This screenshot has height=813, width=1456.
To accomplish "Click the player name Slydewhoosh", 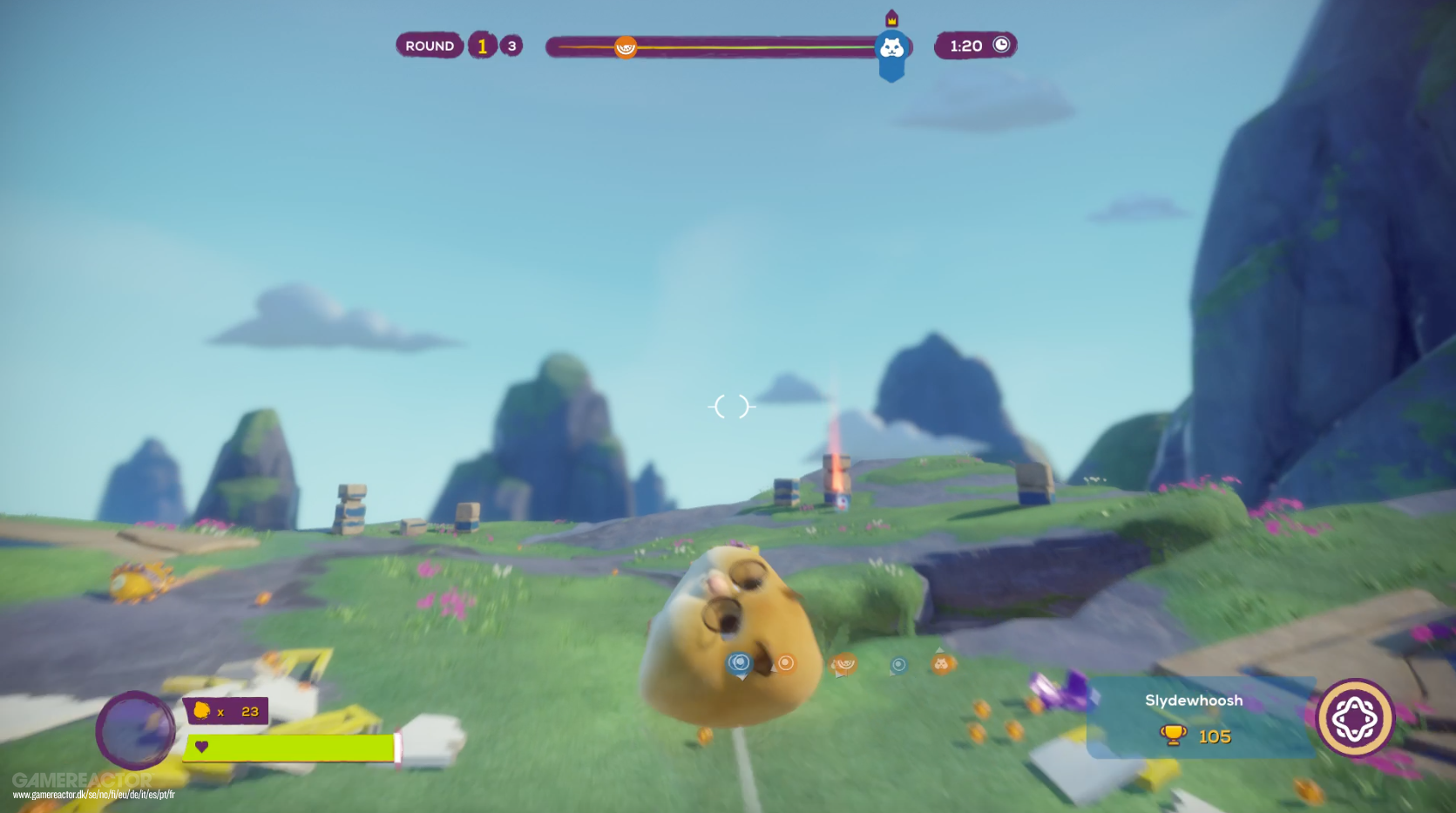I will coord(1195,700).
